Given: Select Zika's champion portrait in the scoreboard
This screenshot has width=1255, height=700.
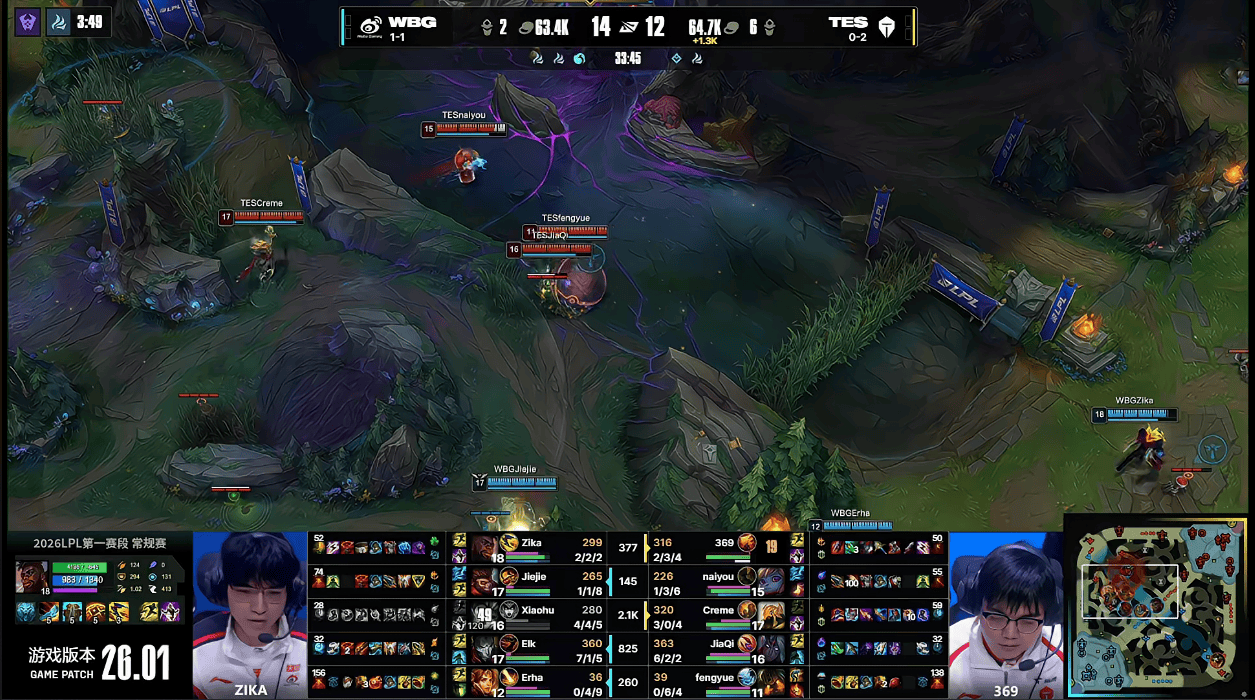Looking at the screenshot, I should click(485, 546).
